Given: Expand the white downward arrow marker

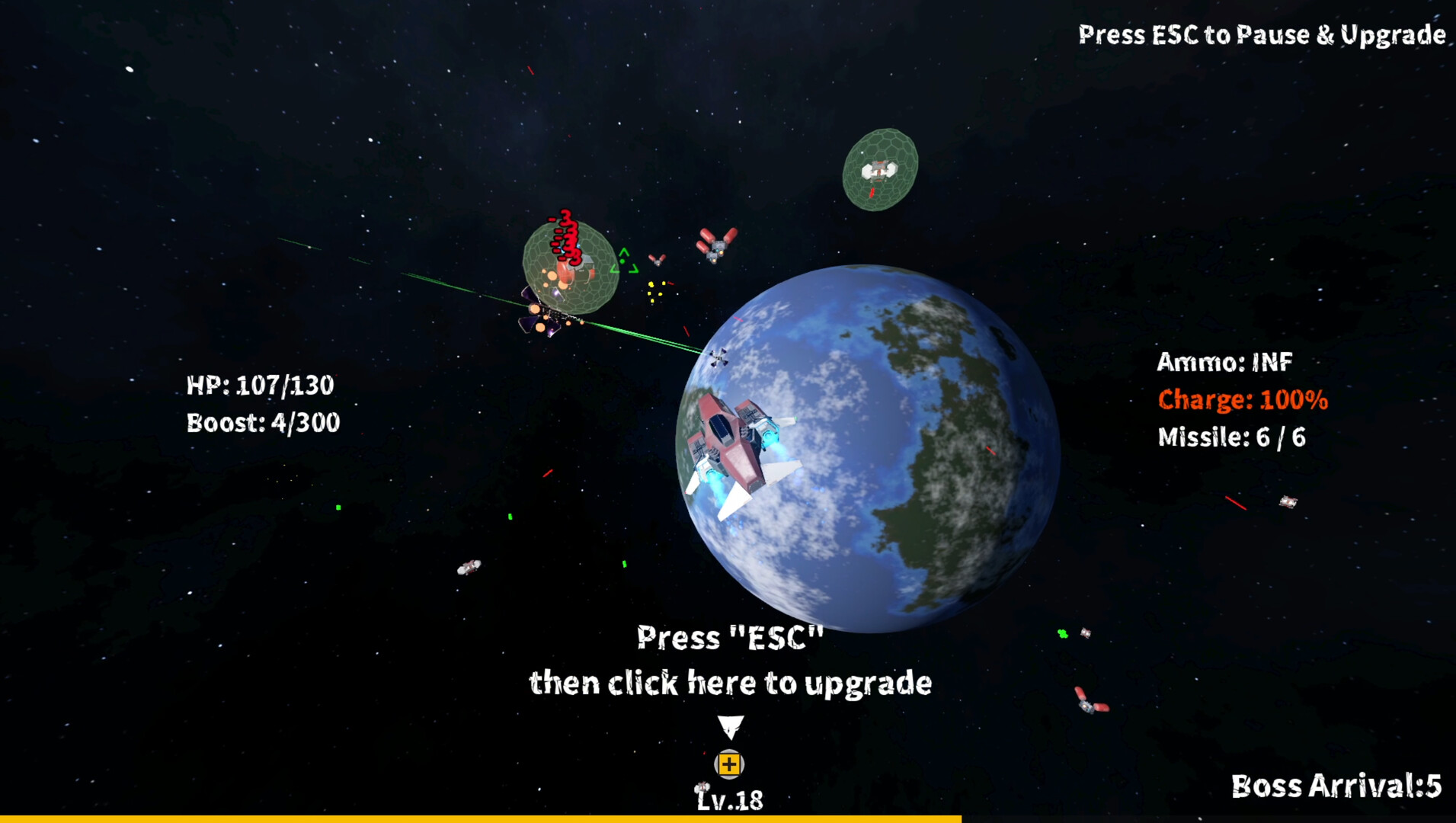Looking at the screenshot, I should point(730,728).
